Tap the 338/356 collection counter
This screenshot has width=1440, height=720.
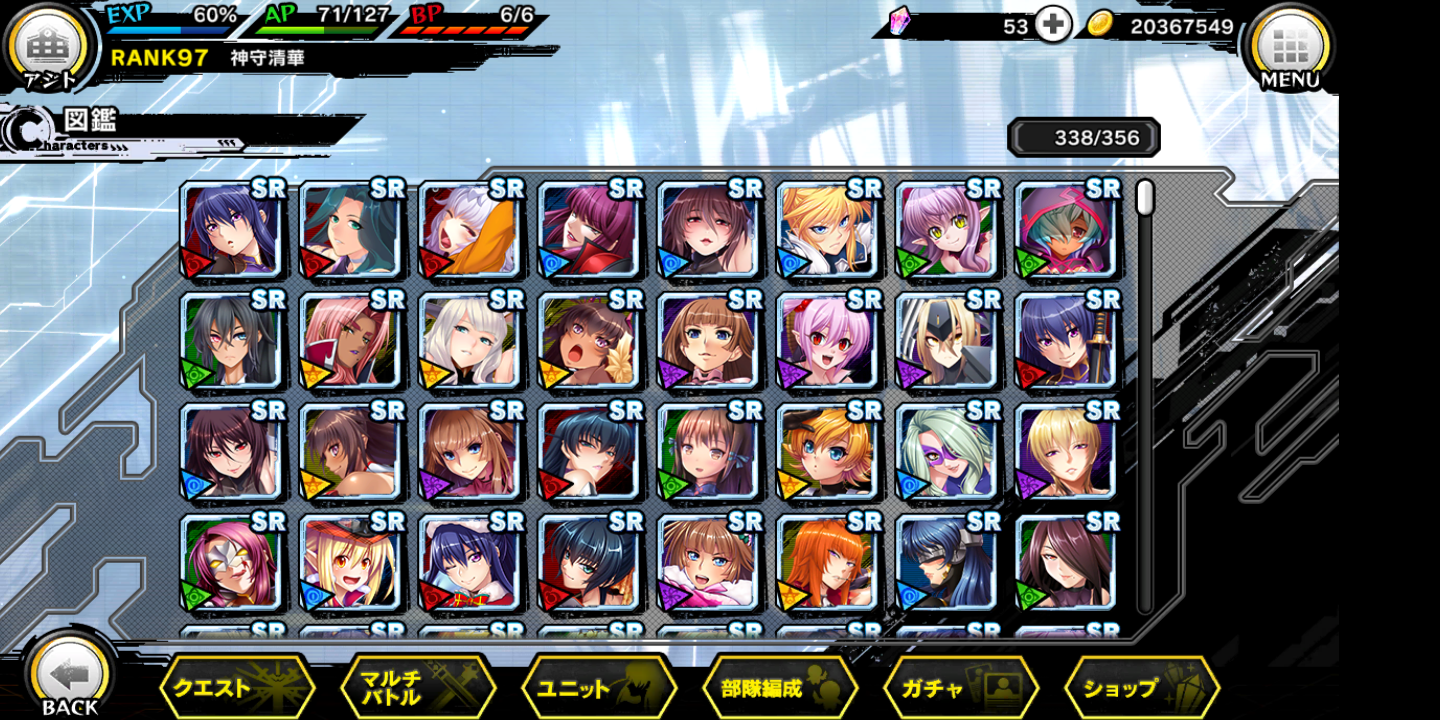1083,137
